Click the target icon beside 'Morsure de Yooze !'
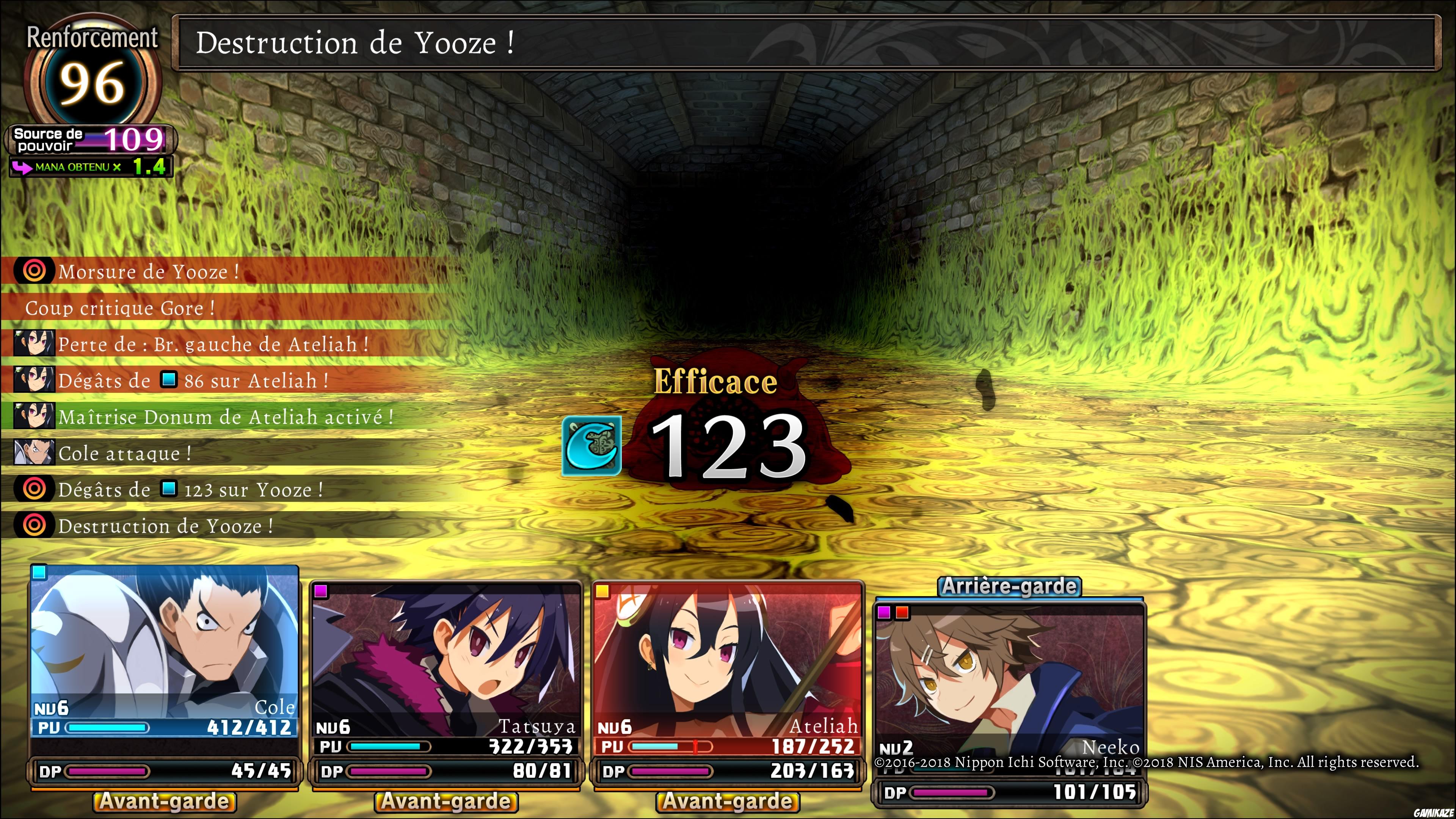Image resolution: width=1456 pixels, height=819 pixels. [x=35, y=271]
